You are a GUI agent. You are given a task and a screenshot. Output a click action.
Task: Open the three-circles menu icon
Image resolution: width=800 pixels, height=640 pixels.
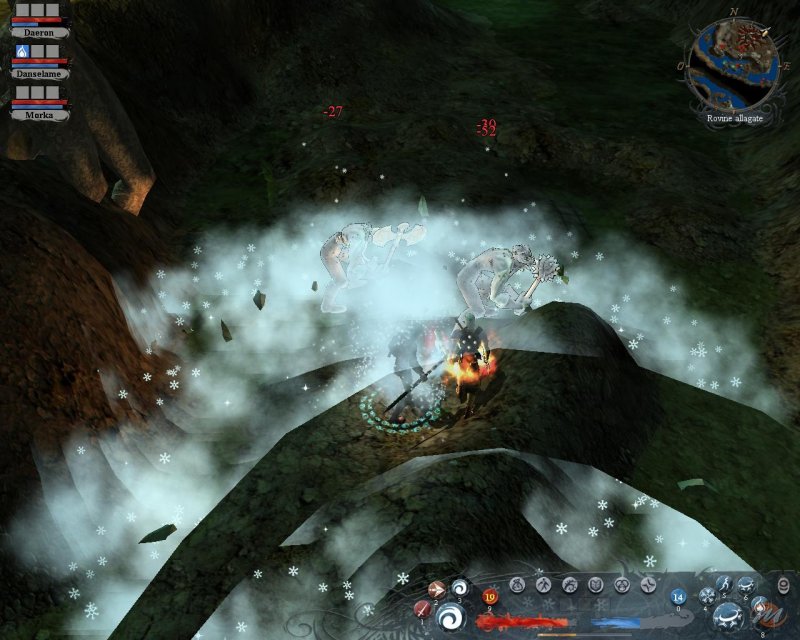(621, 584)
